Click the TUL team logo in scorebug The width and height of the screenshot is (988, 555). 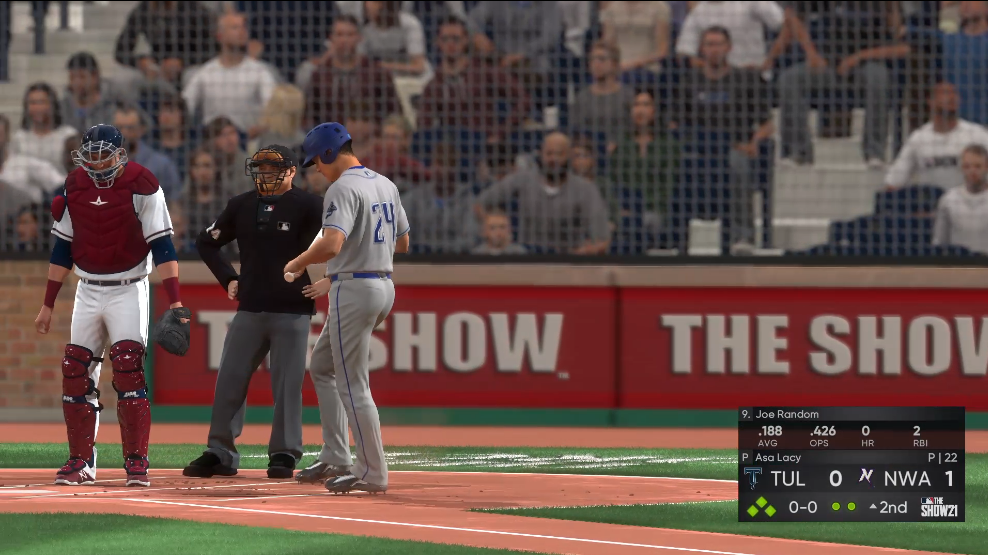[753, 478]
